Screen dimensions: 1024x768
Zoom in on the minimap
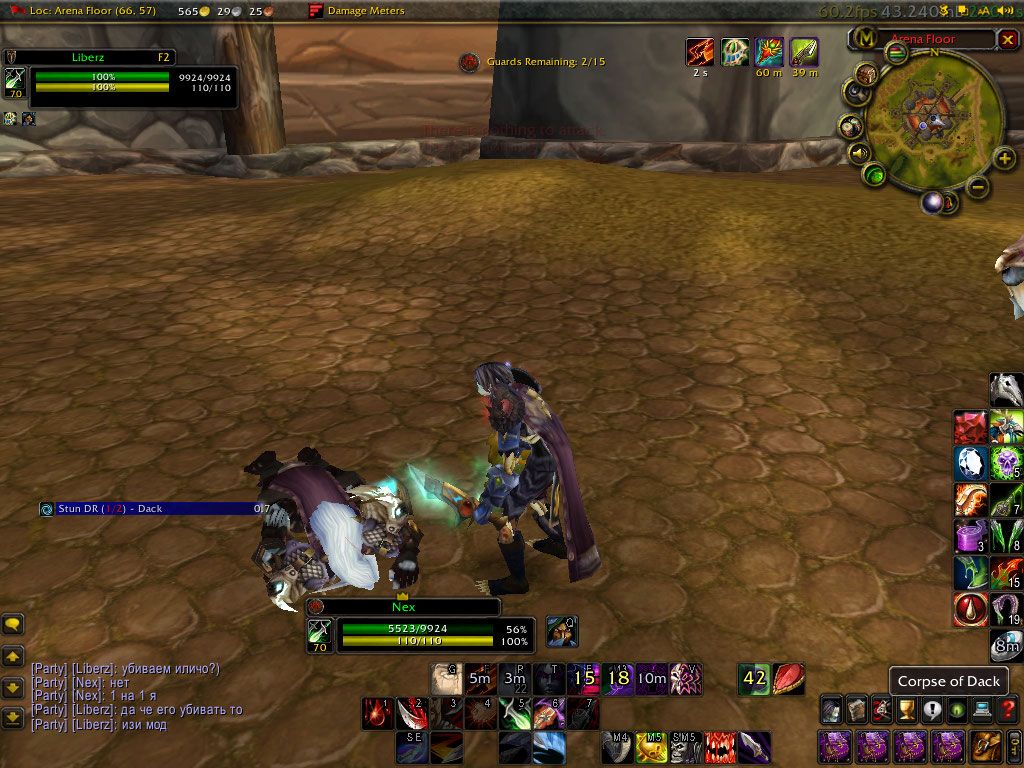point(1005,158)
